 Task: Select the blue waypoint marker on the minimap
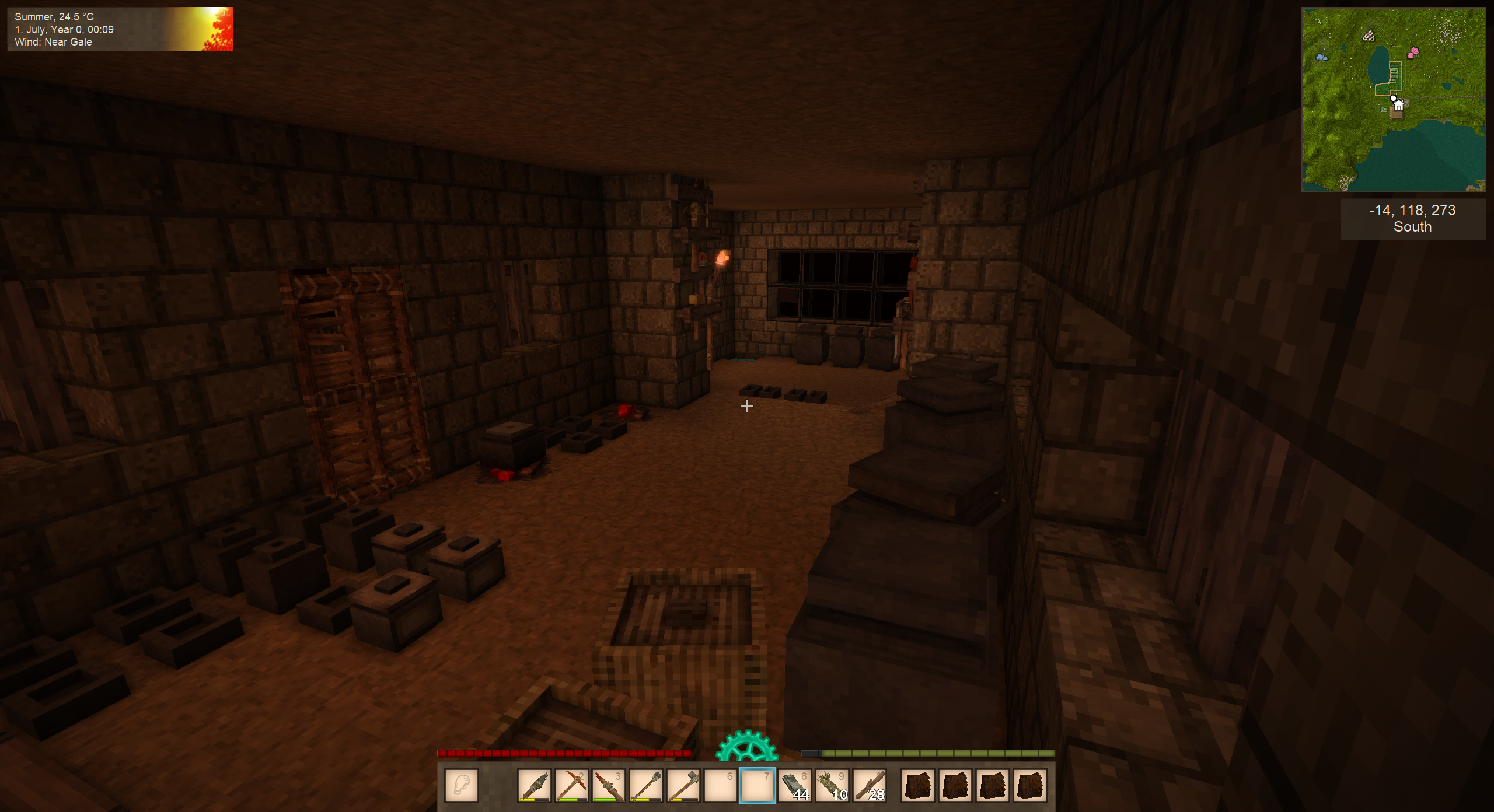click(1321, 57)
